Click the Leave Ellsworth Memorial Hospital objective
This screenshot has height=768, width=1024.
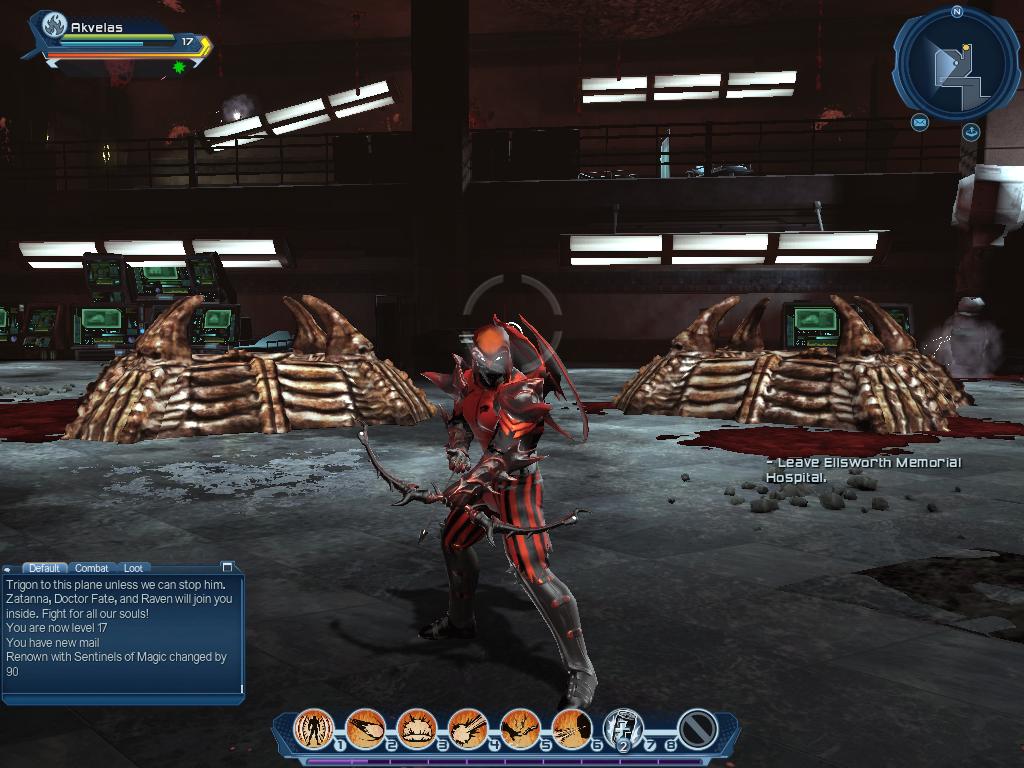coord(862,470)
